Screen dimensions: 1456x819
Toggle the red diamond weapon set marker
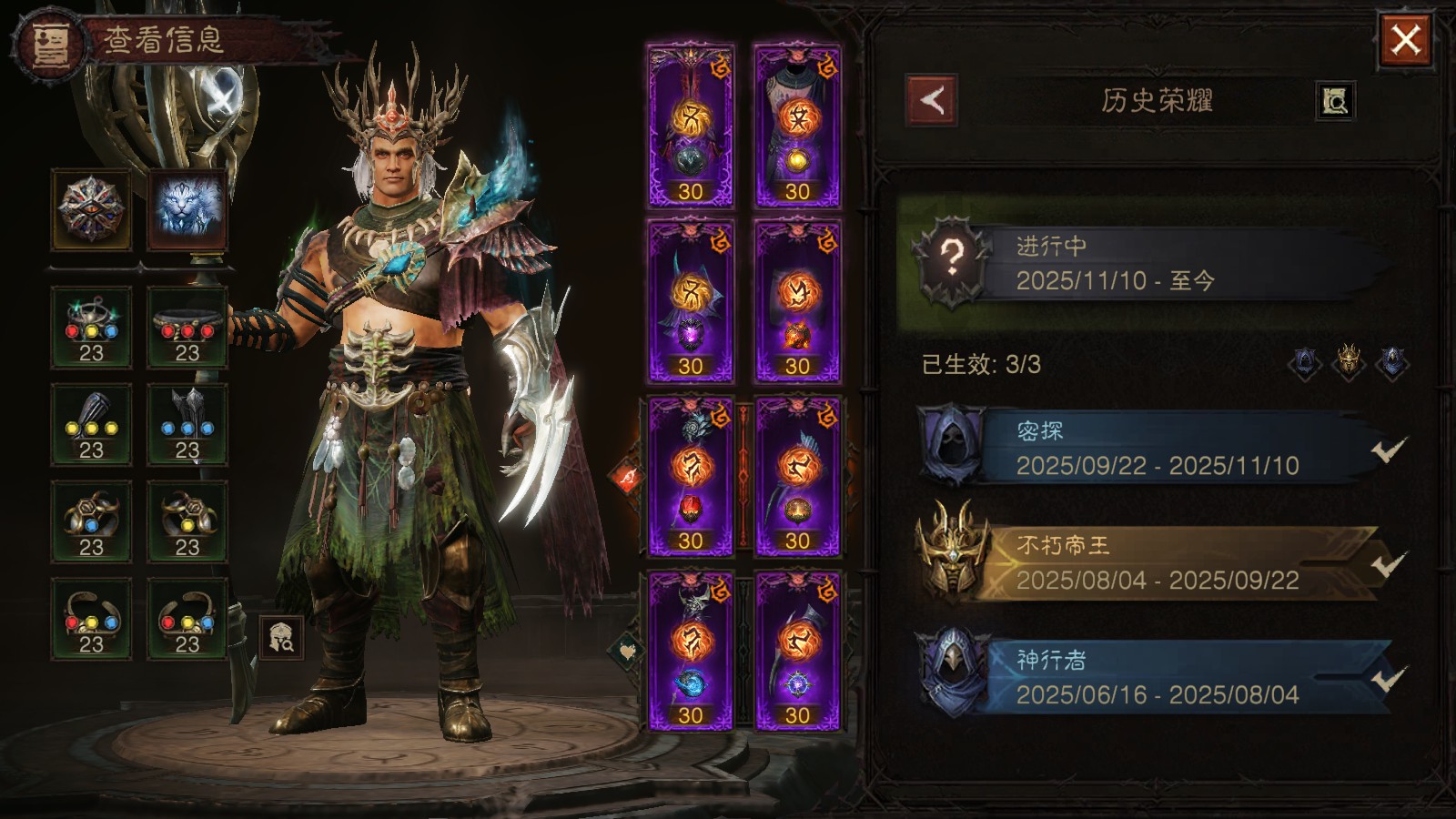point(629,477)
